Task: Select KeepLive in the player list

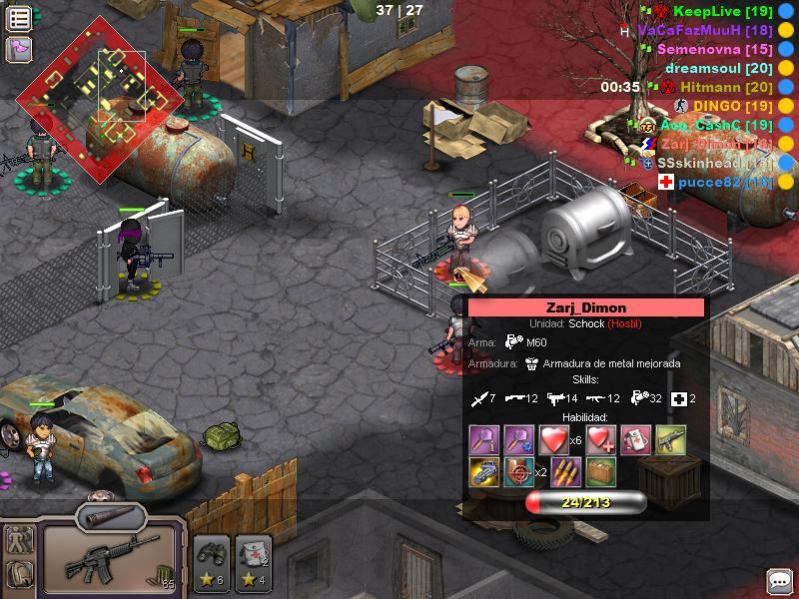Action: point(720,11)
